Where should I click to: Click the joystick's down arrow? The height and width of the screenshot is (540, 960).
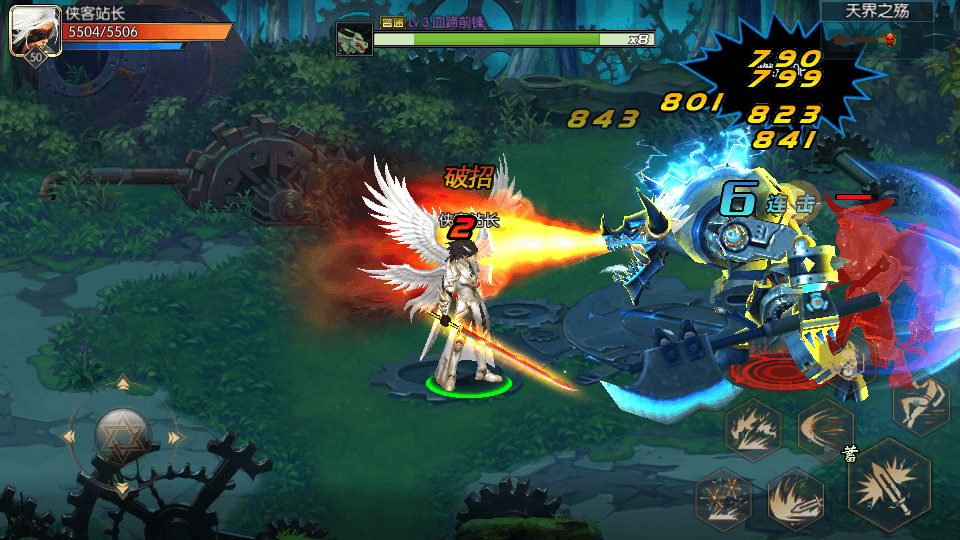point(122,489)
